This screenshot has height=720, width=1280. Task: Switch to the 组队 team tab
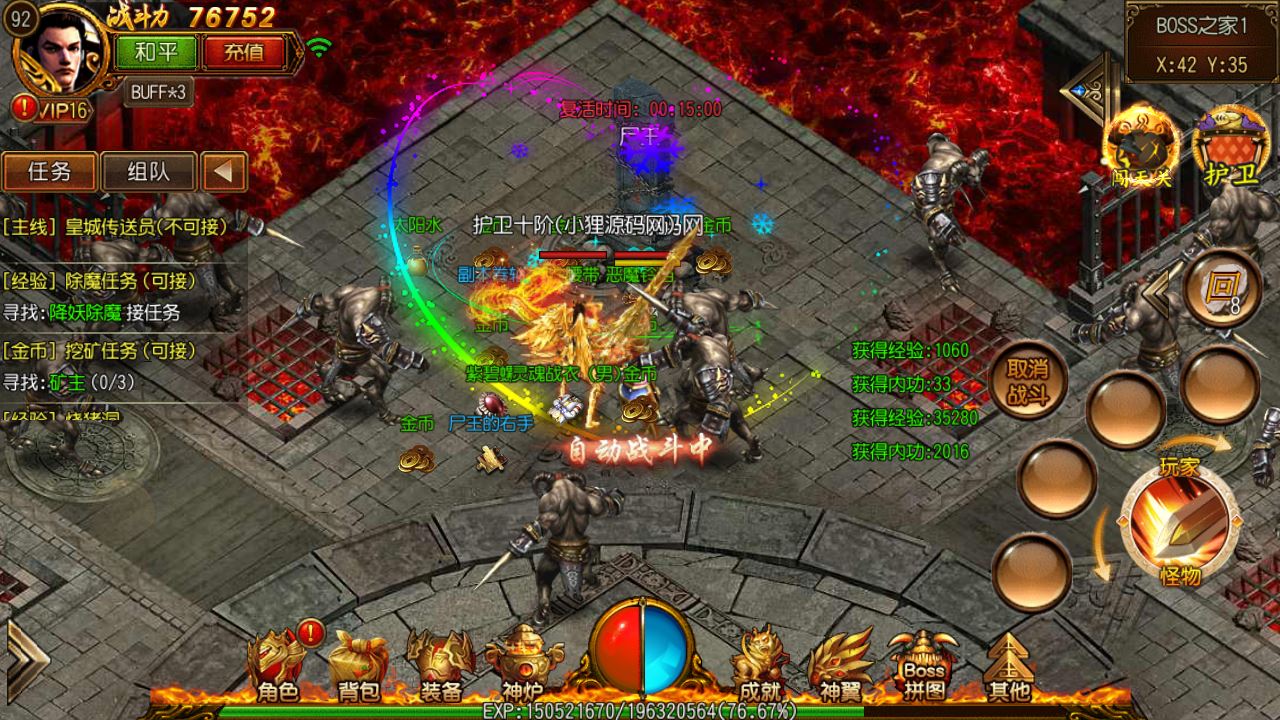coord(148,172)
